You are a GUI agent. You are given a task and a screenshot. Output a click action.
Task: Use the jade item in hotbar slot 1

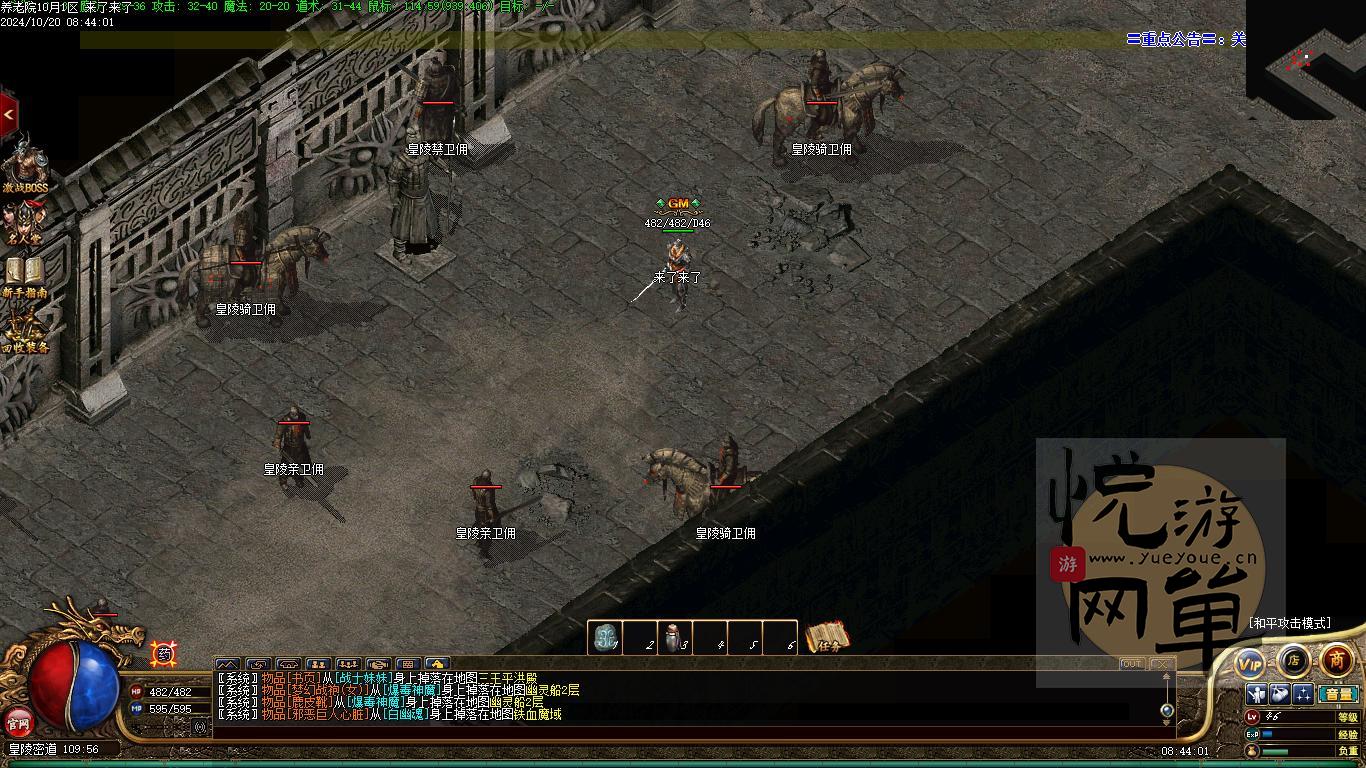[x=604, y=638]
